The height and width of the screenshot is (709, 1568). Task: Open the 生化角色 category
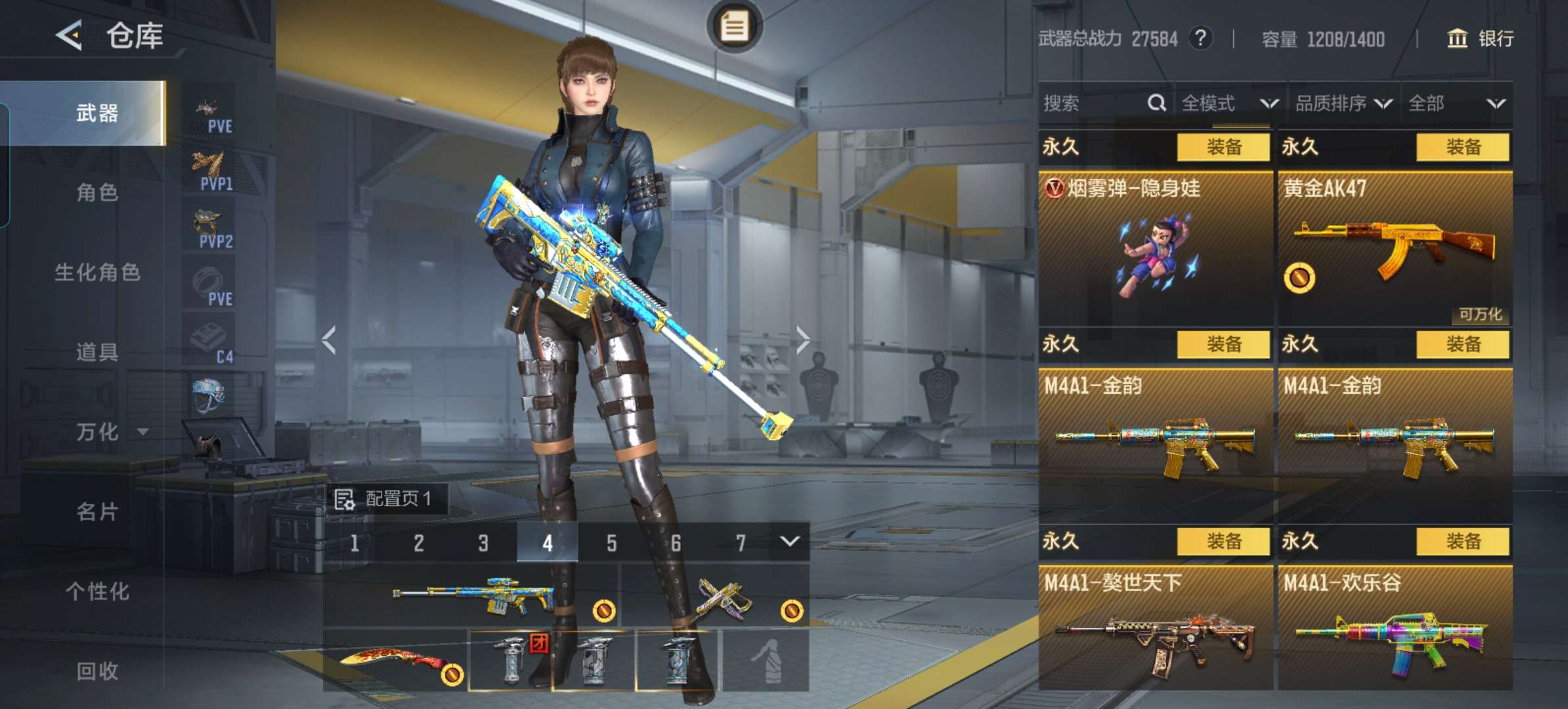click(x=97, y=272)
